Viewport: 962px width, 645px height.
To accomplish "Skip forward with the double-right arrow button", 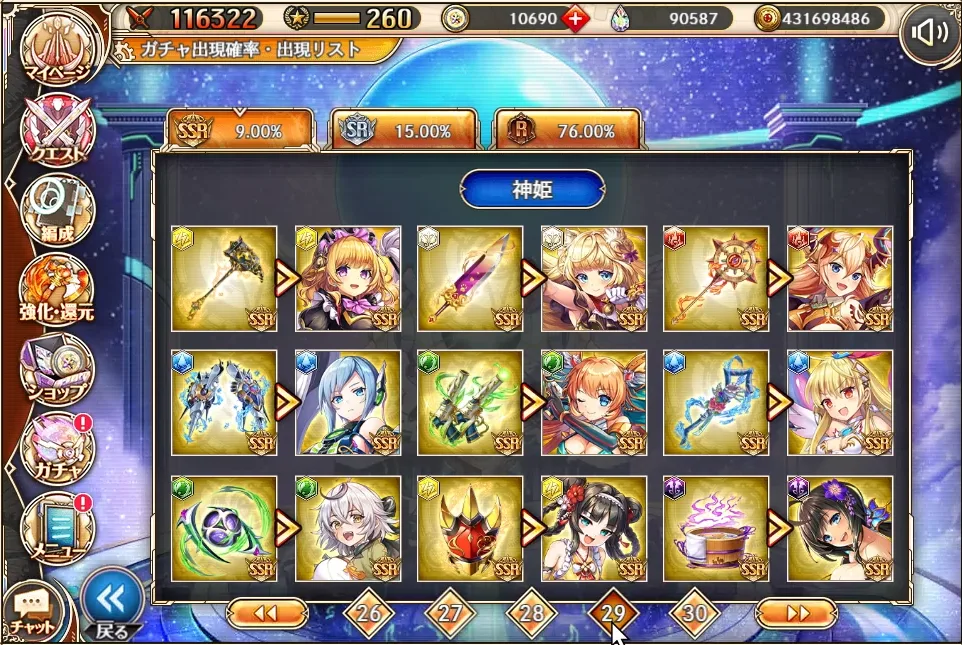I will (x=796, y=612).
